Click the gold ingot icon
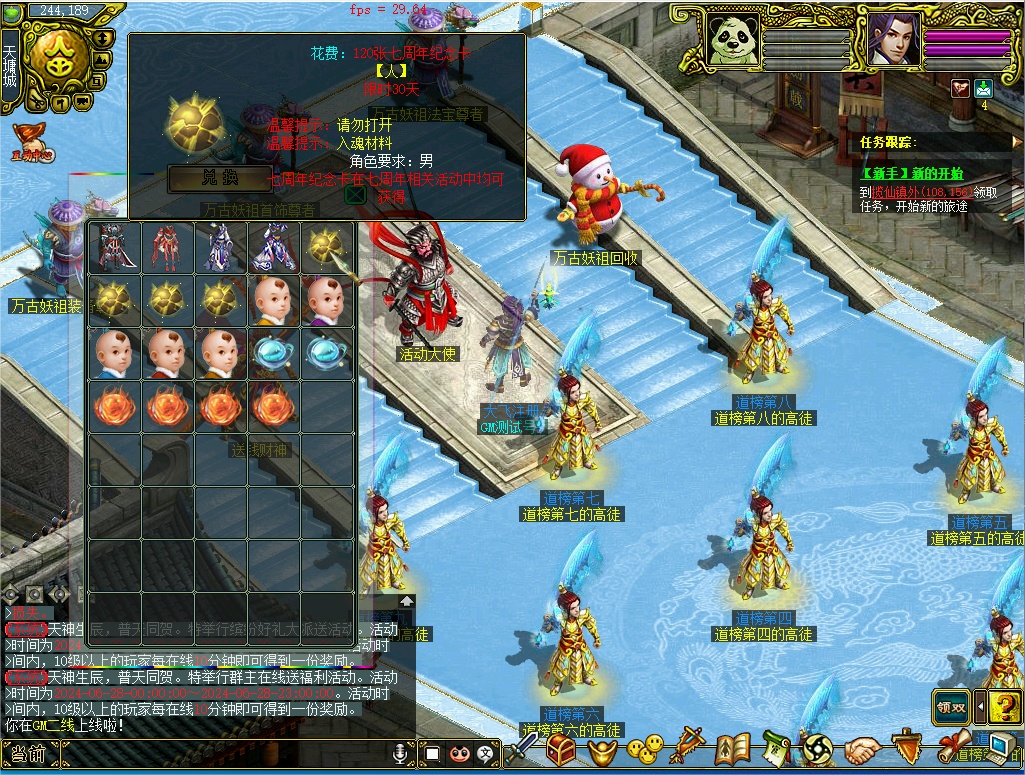Viewport: 1025px width, 775px height. [x=603, y=751]
